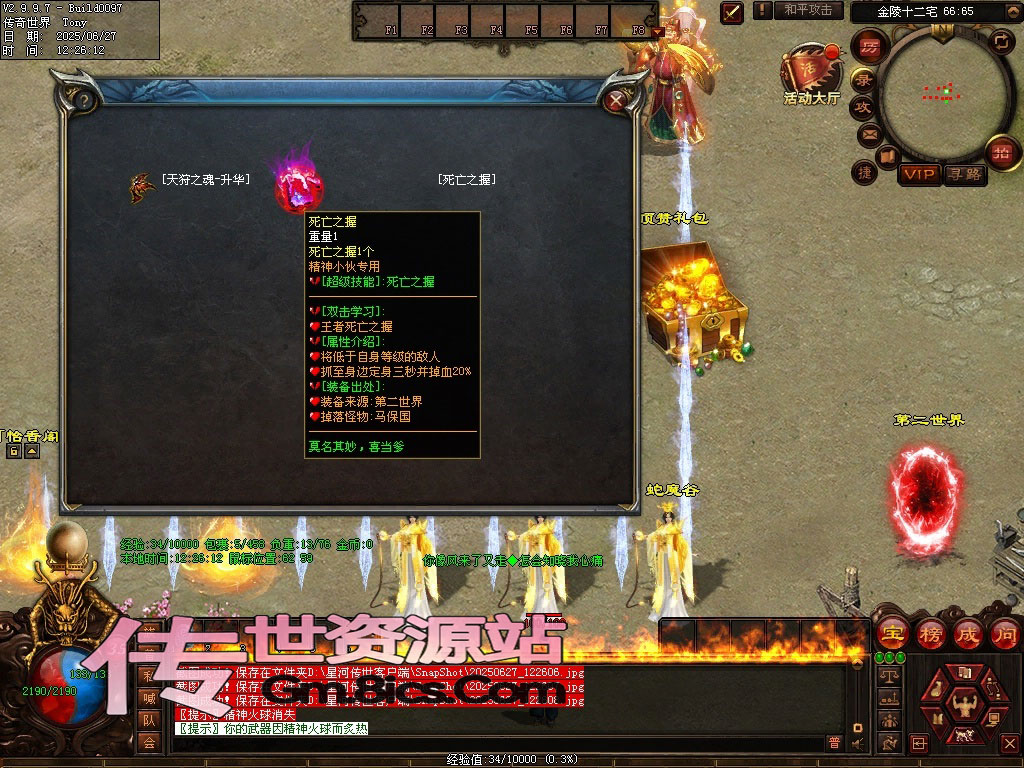Switch chat channel to 队 team

[149, 720]
